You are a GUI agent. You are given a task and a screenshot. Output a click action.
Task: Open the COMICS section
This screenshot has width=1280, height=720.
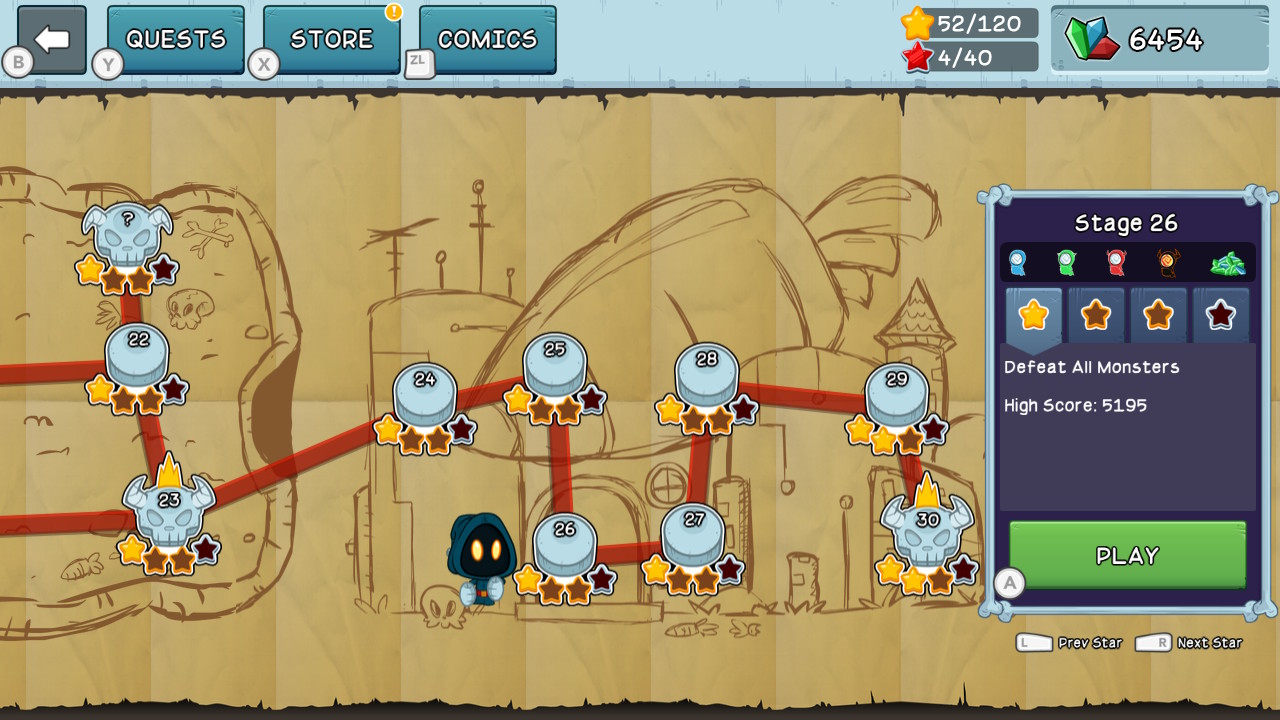486,38
